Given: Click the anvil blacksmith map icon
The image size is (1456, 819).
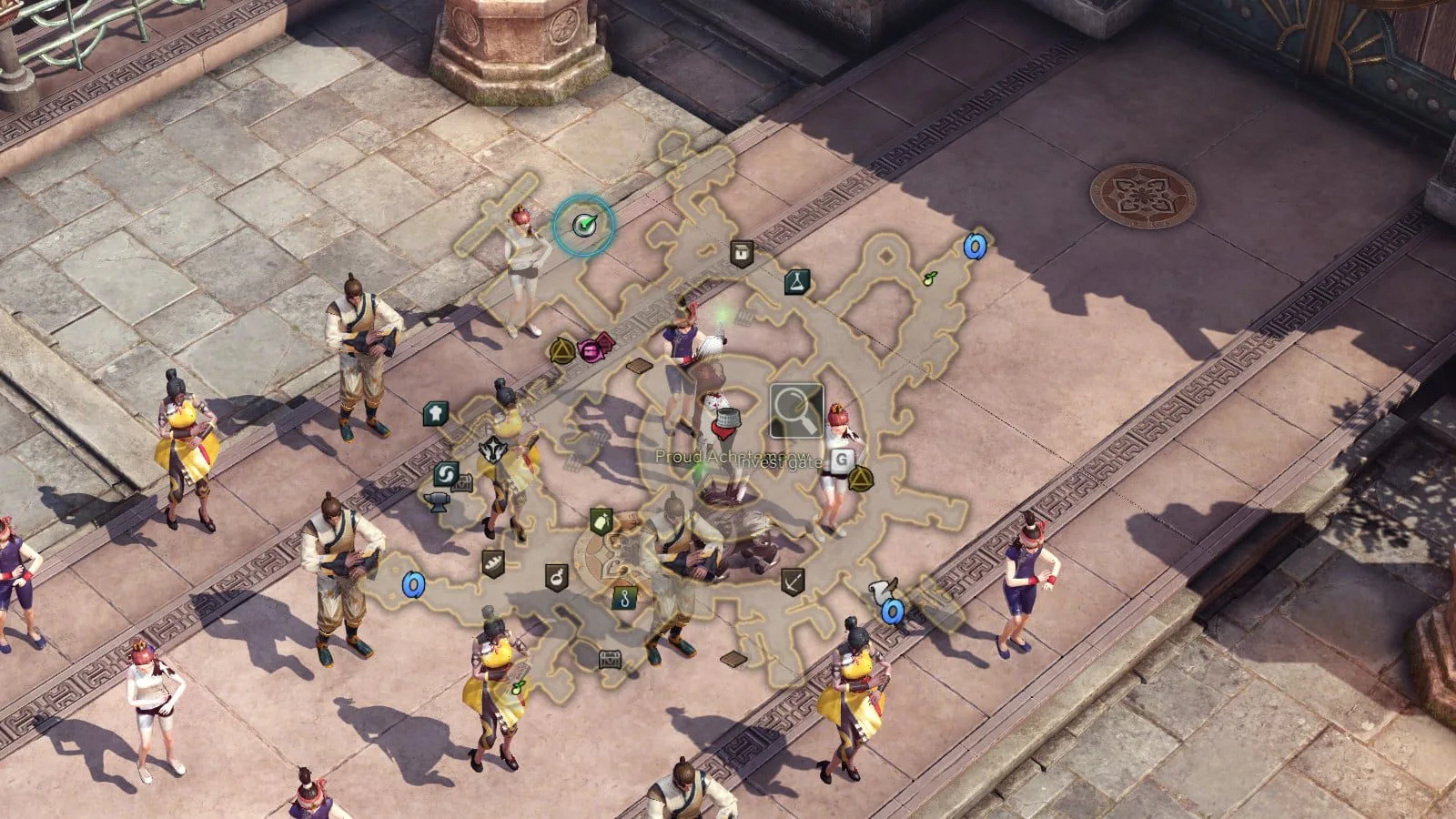Looking at the screenshot, I should tap(436, 499).
